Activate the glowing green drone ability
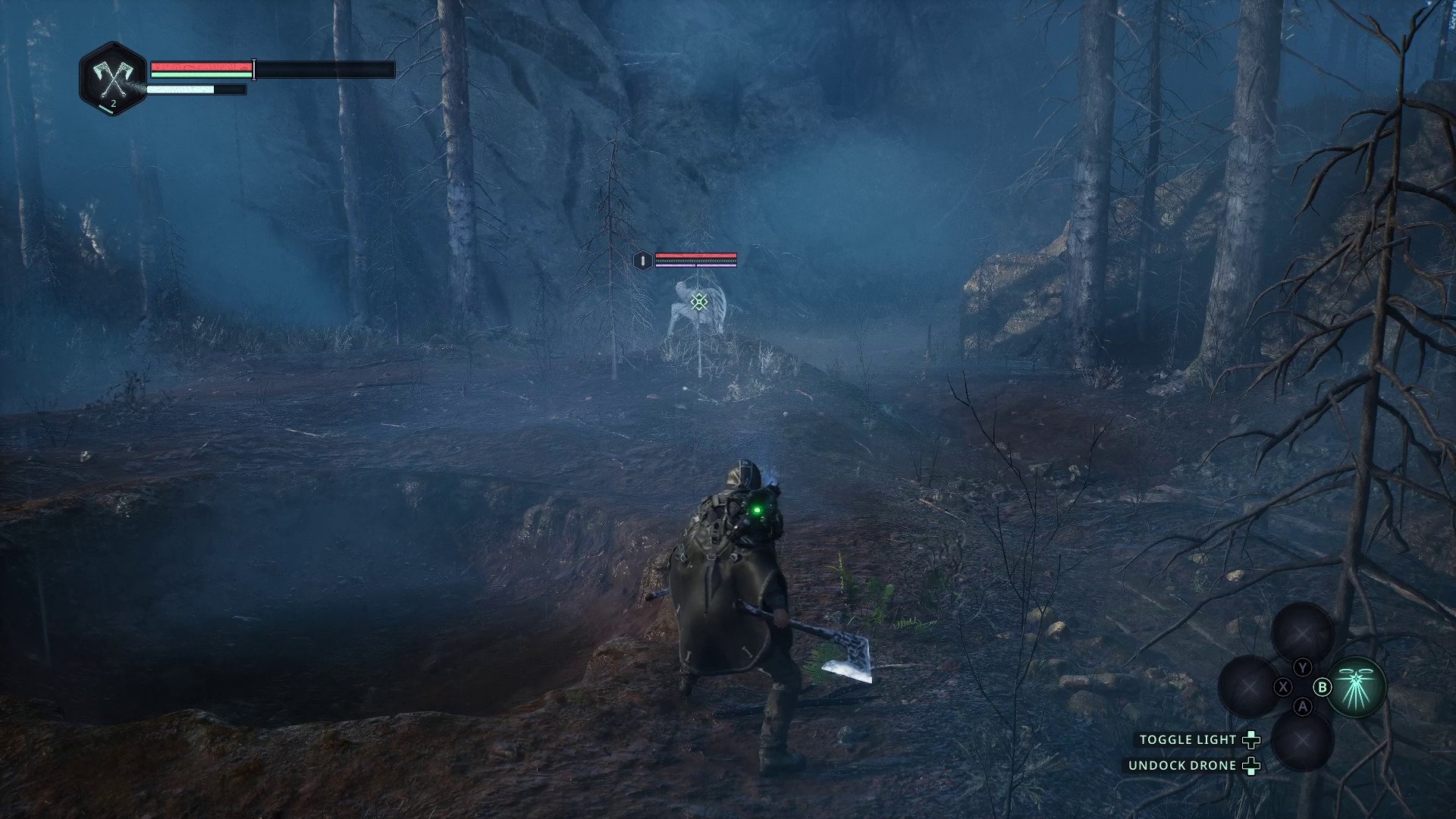 [1357, 686]
